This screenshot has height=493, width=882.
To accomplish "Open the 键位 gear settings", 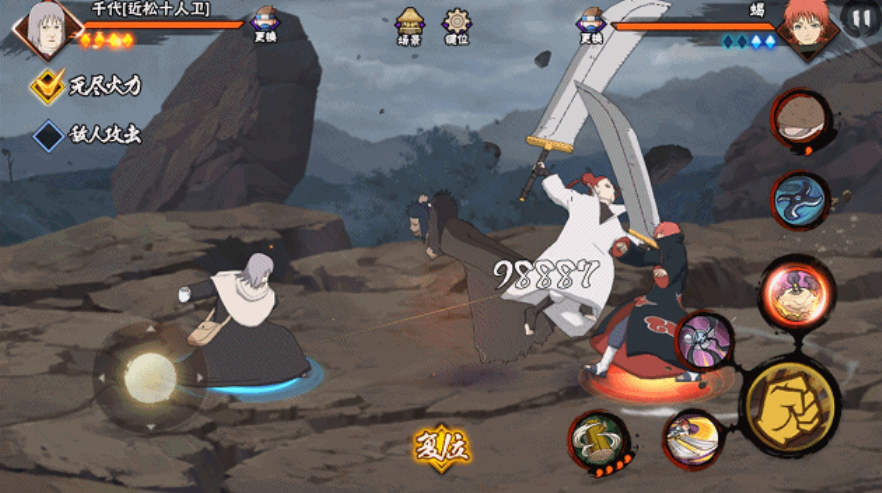I will pos(457,24).
